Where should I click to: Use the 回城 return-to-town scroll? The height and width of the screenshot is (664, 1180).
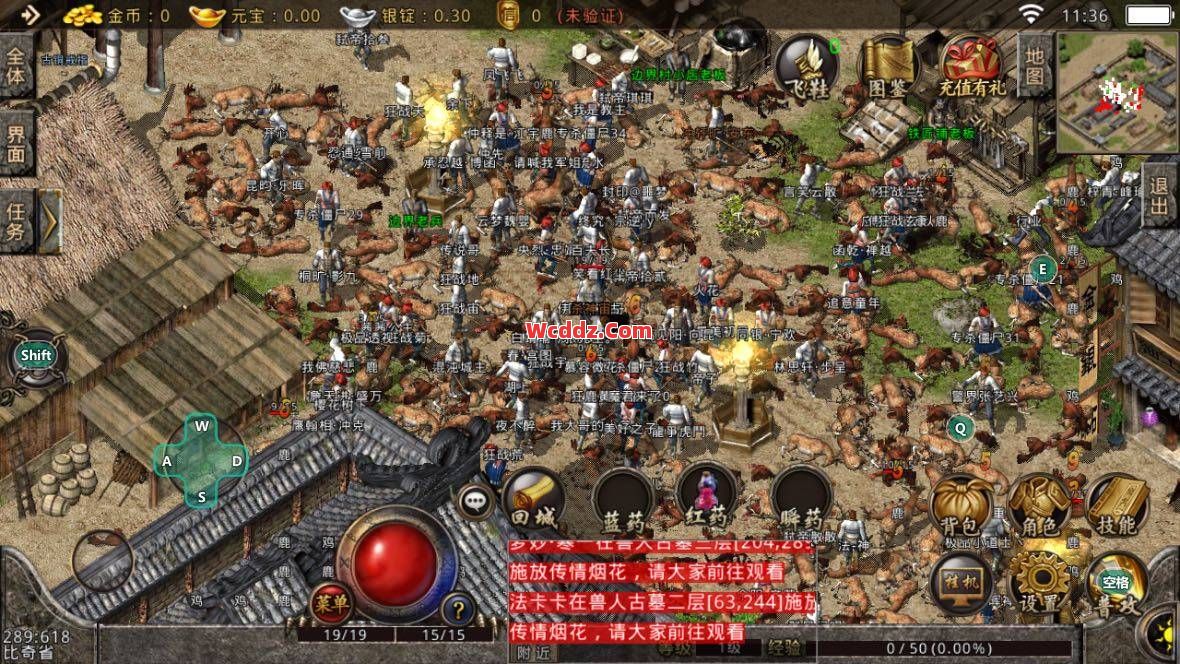coord(533,497)
